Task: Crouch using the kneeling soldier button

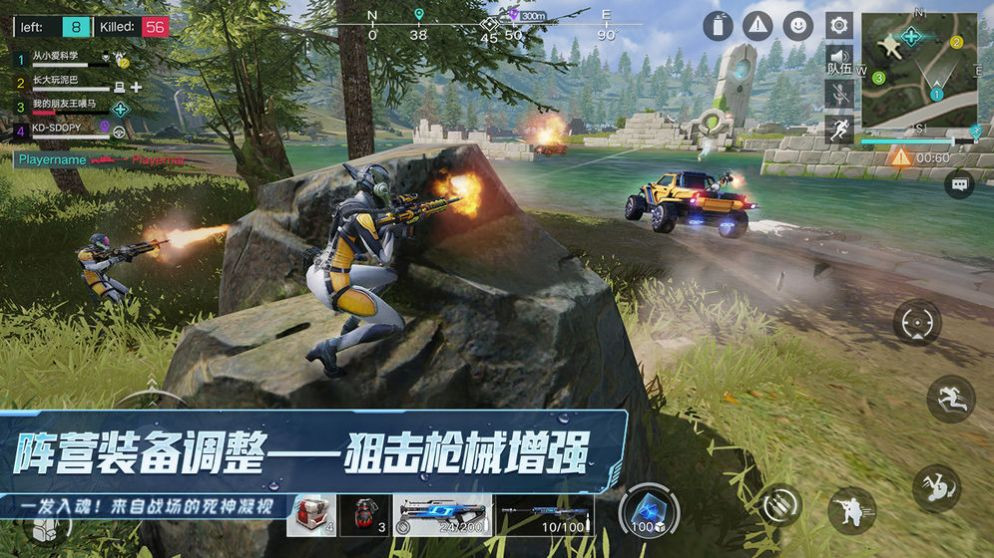Action: (852, 510)
